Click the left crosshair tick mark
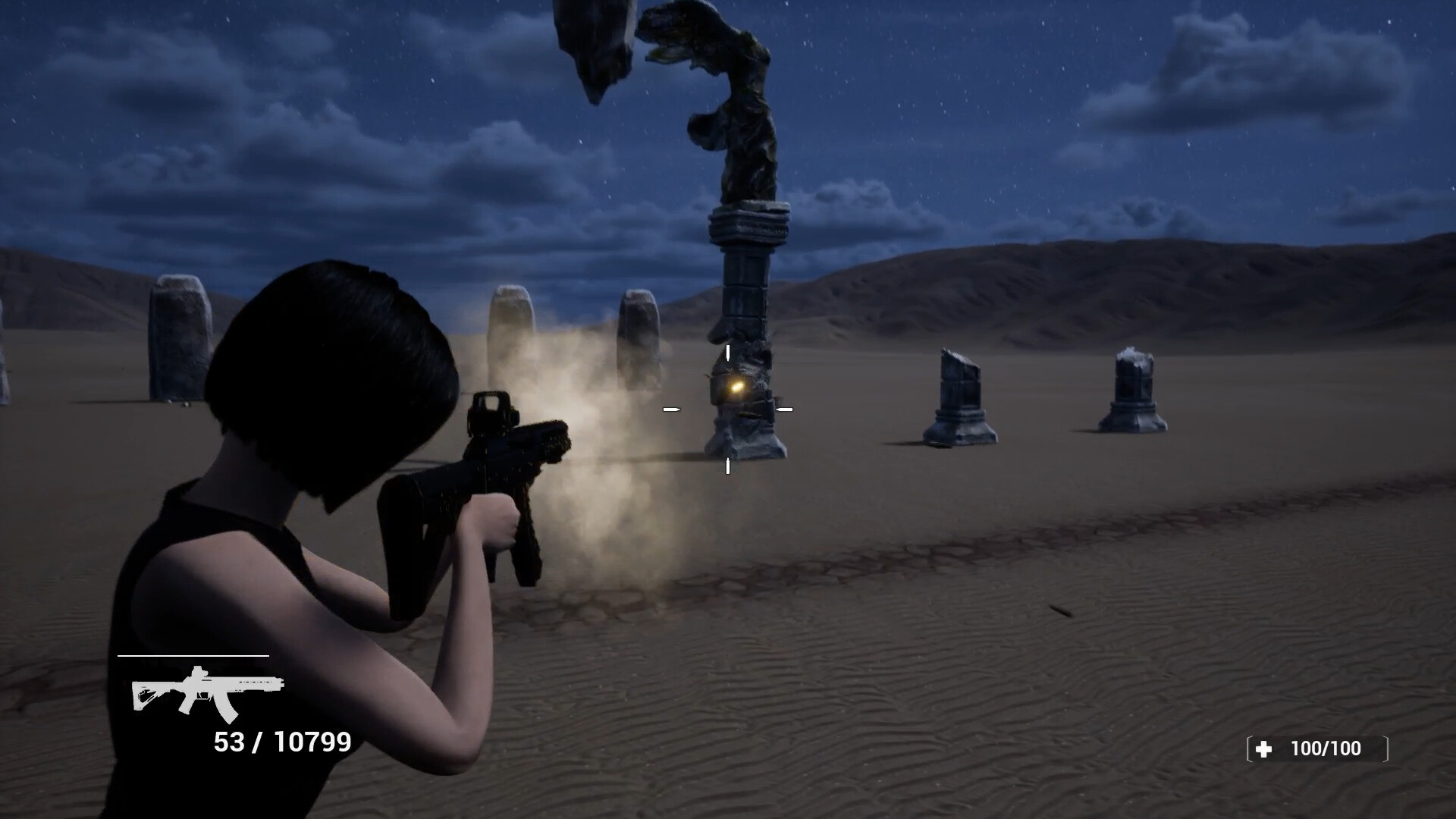The height and width of the screenshot is (819, 1456). point(670,408)
